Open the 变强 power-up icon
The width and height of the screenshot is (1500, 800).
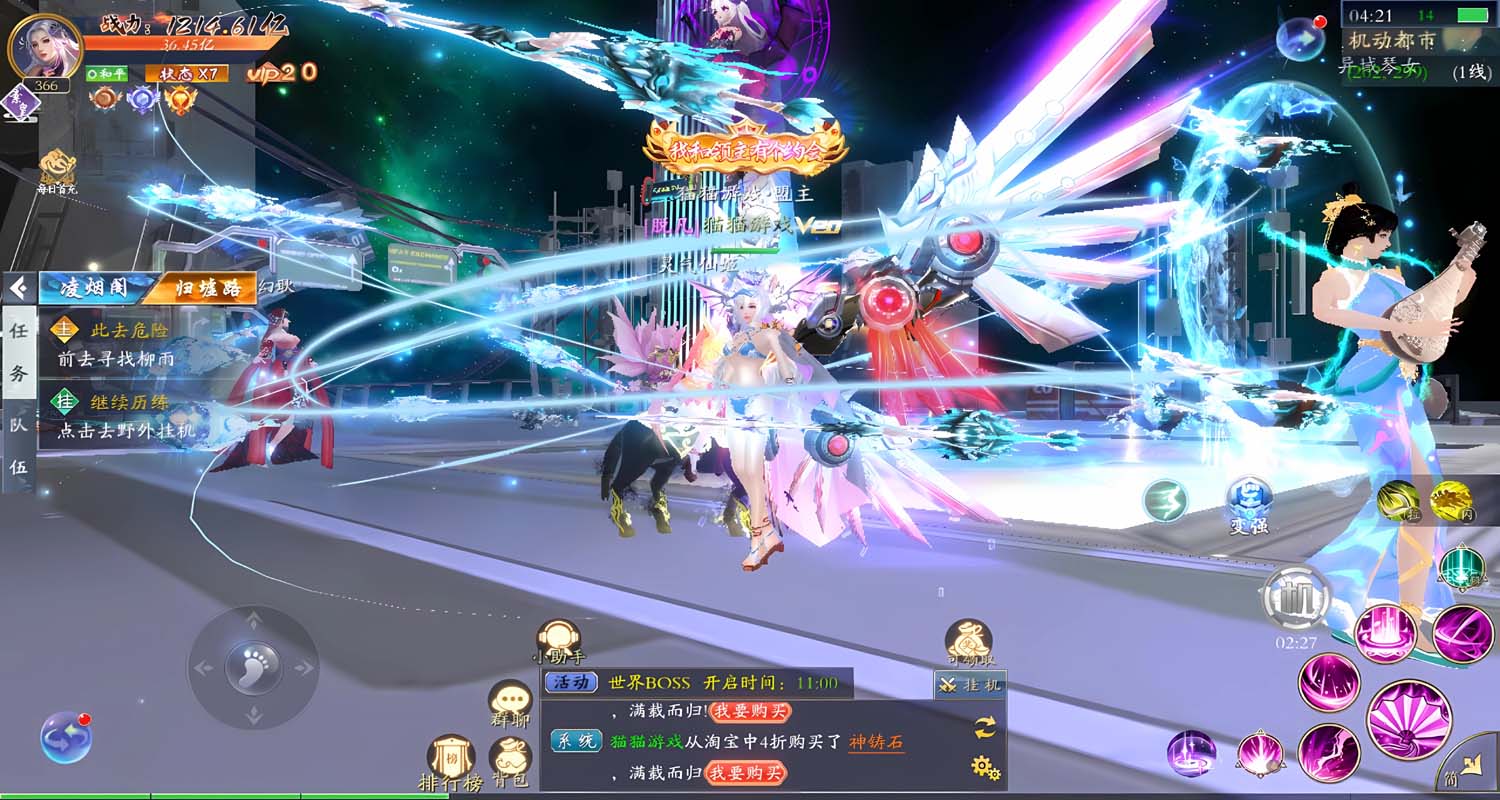pos(1249,503)
